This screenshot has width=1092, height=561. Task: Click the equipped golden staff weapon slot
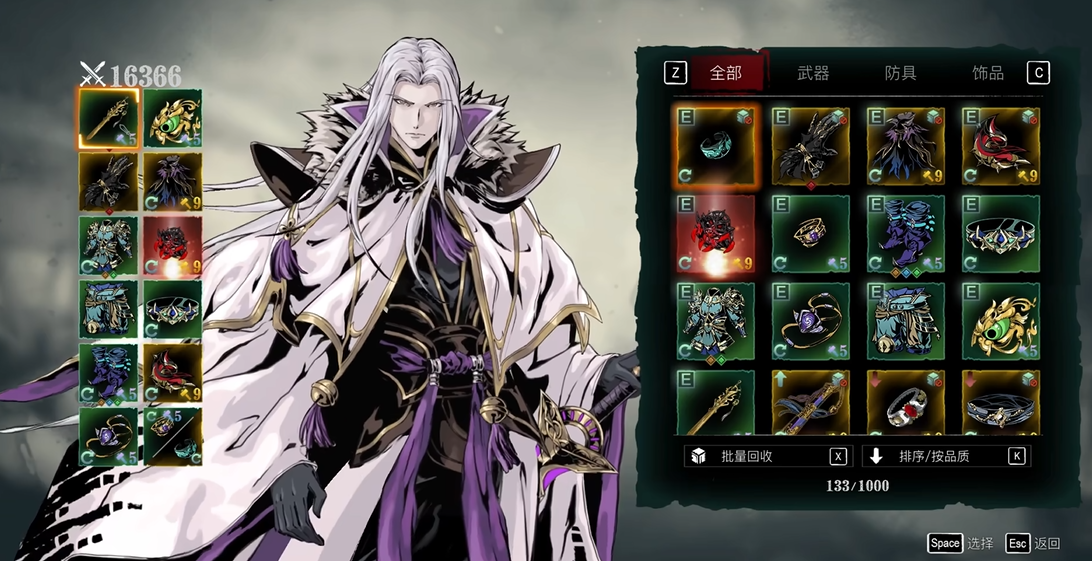pyautogui.click(x=109, y=117)
